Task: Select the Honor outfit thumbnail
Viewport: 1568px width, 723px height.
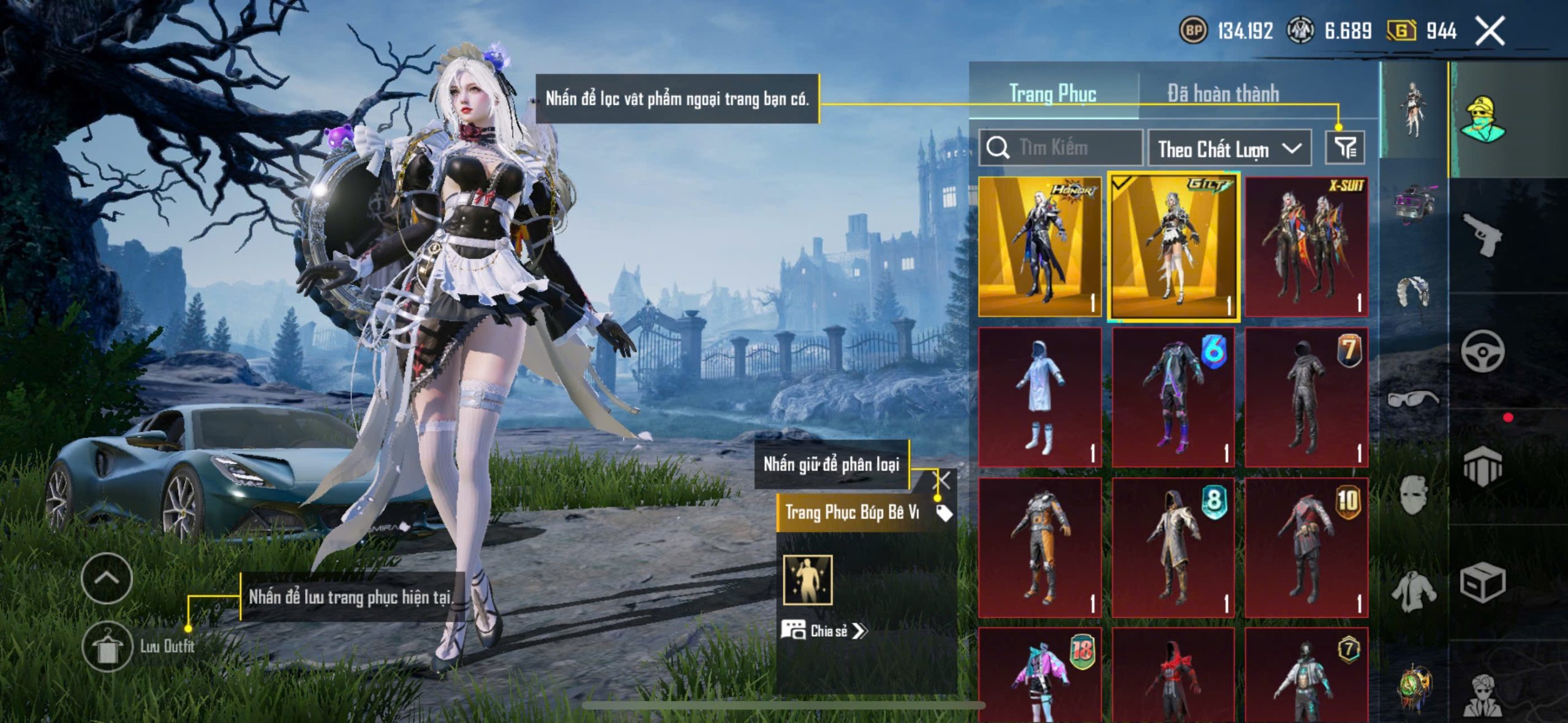Action: (x=1039, y=247)
